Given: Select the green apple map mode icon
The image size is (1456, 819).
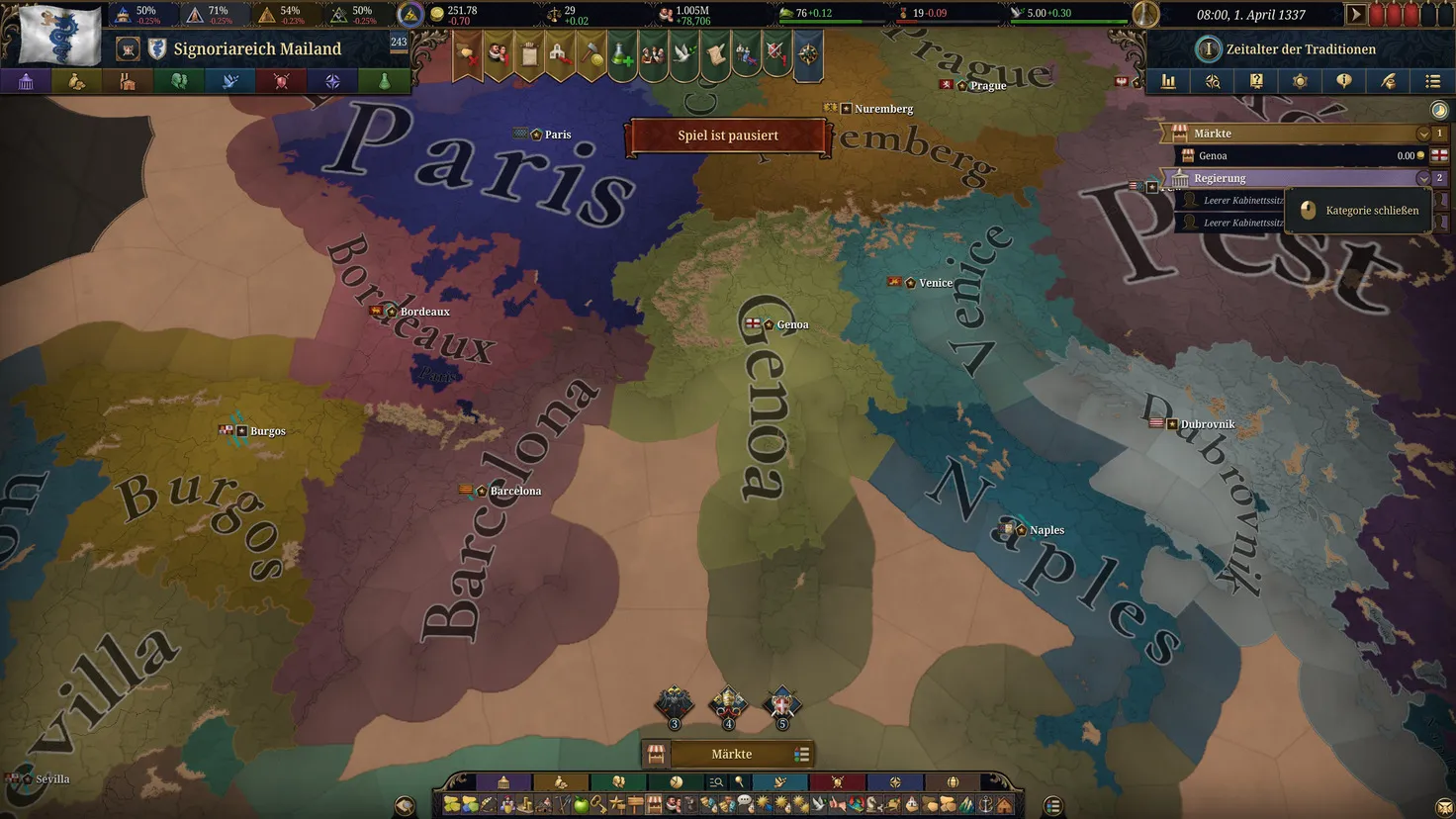Looking at the screenshot, I should [x=581, y=805].
